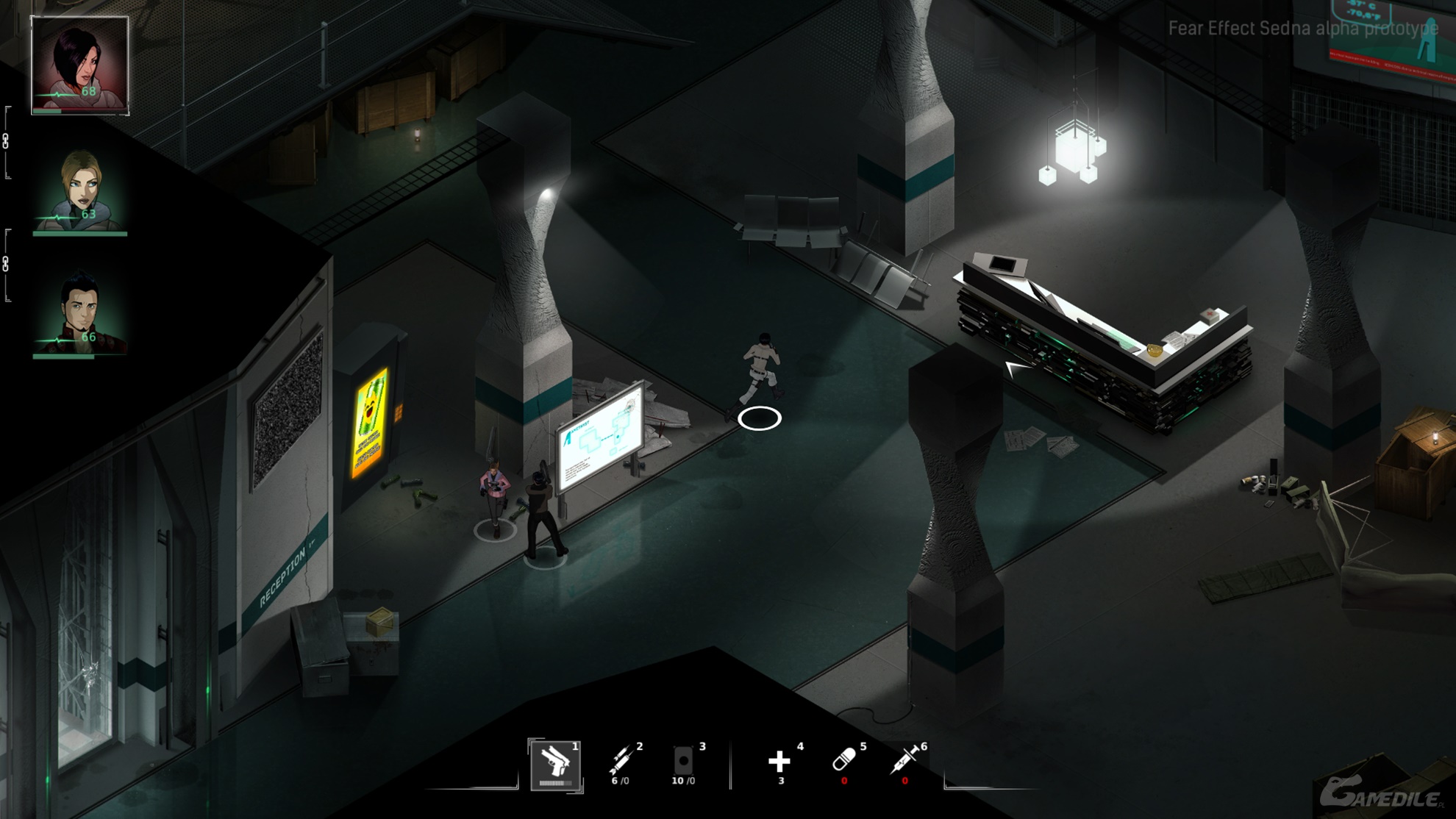The image size is (1456, 819).
Task: Activate the mine device in slot 3
Action: (x=683, y=761)
